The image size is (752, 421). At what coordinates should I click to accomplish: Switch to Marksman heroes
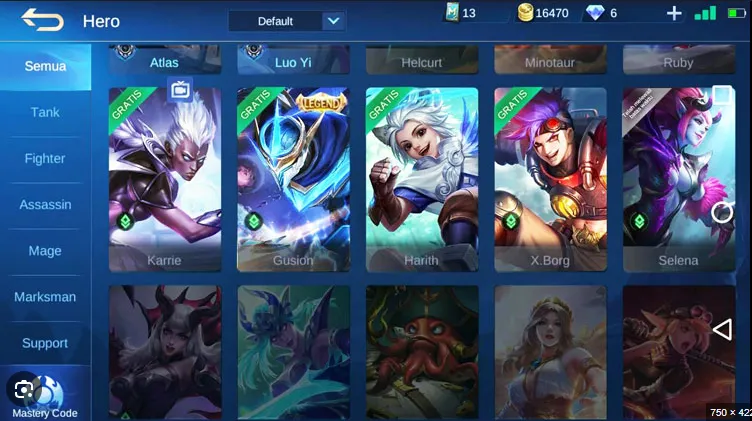coord(45,297)
